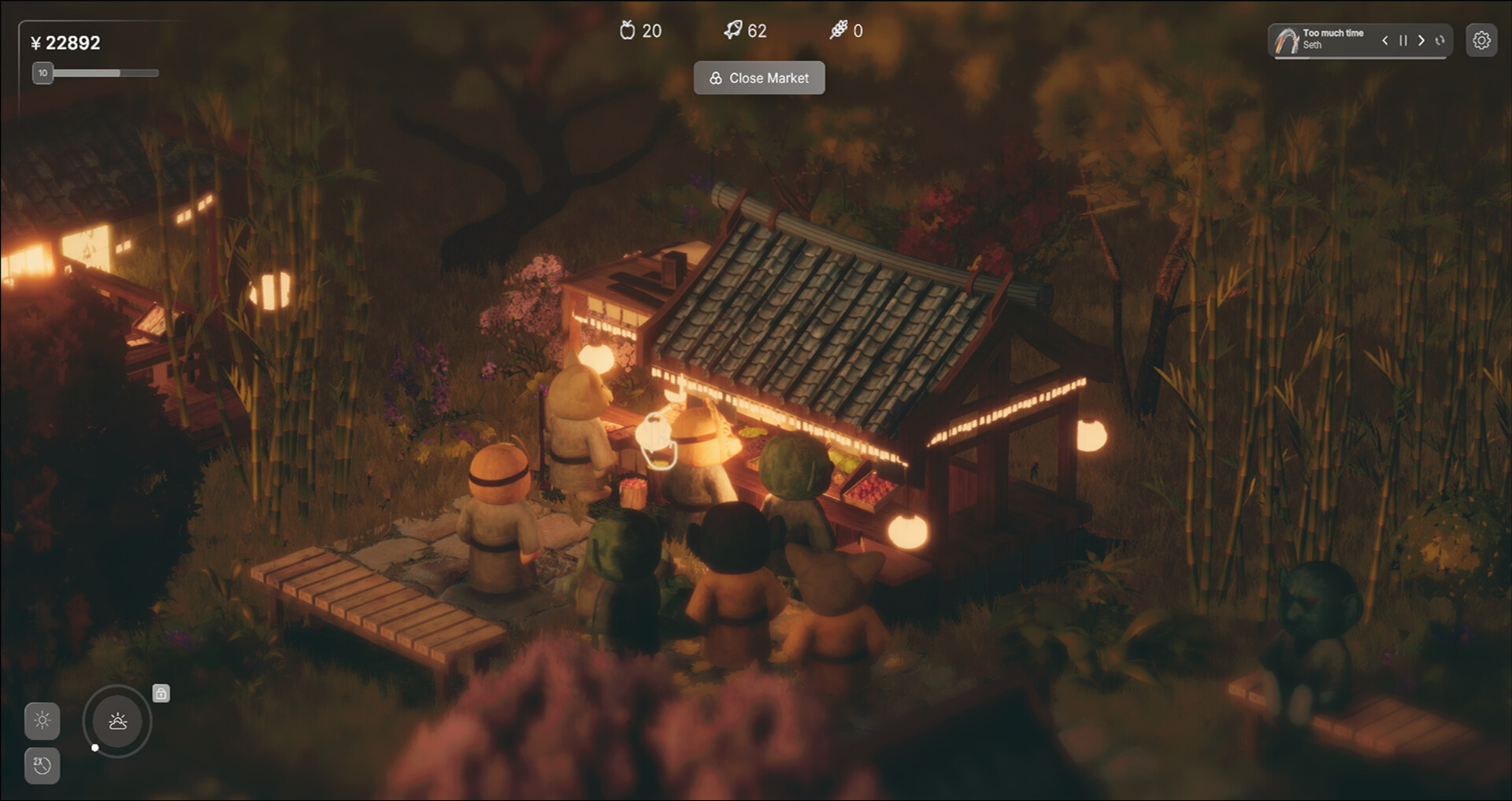The width and height of the screenshot is (1512, 801).
Task: Go back to the previous music track
Action: pos(1384,40)
